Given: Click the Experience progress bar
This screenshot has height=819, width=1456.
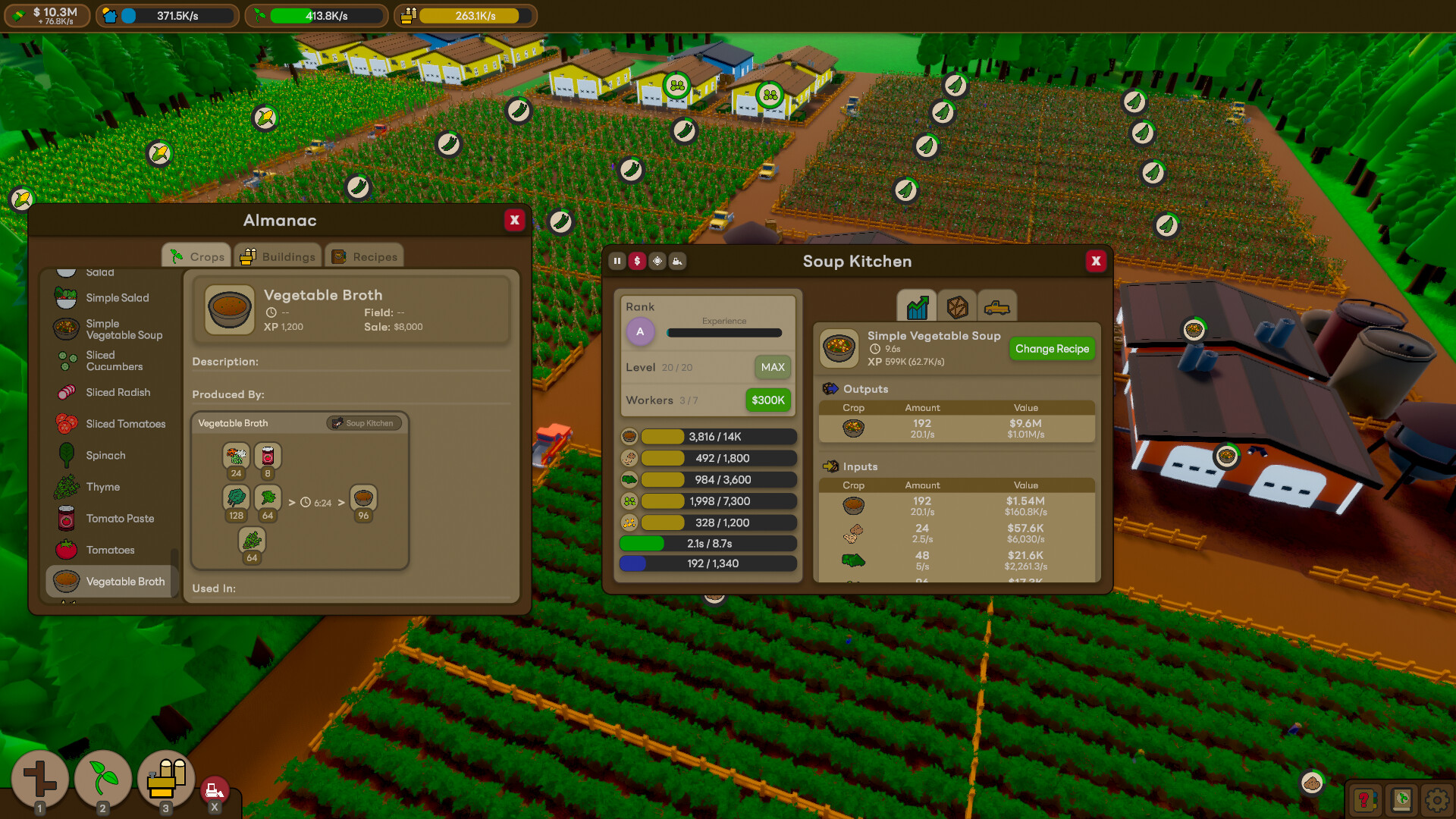Looking at the screenshot, I should 723,332.
